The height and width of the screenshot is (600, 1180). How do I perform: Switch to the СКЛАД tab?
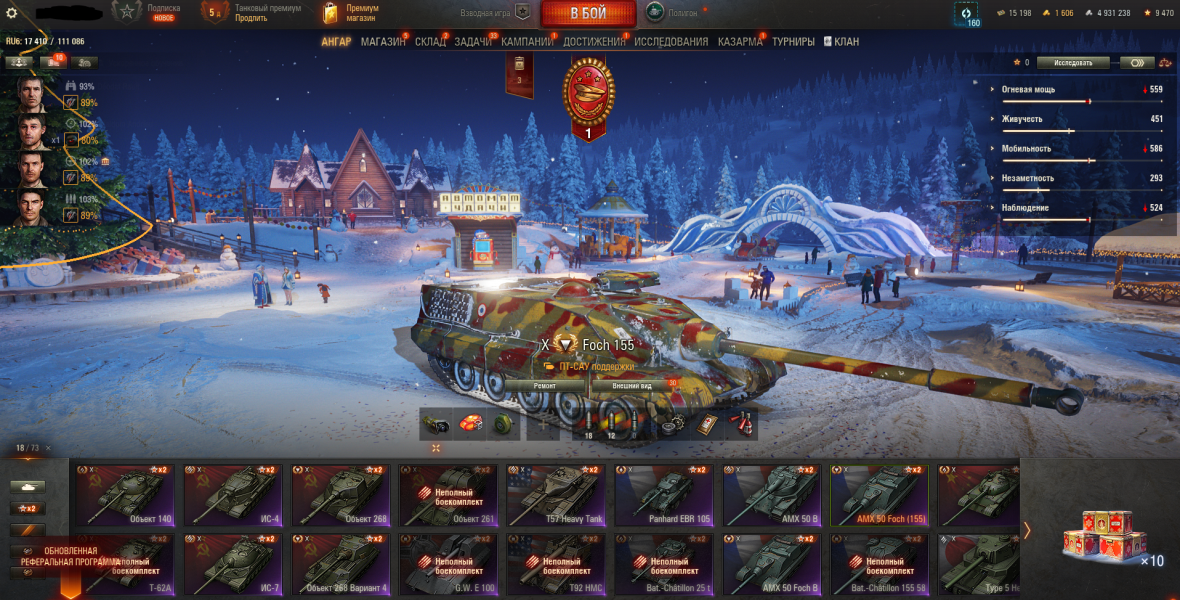pyautogui.click(x=430, y=42)
